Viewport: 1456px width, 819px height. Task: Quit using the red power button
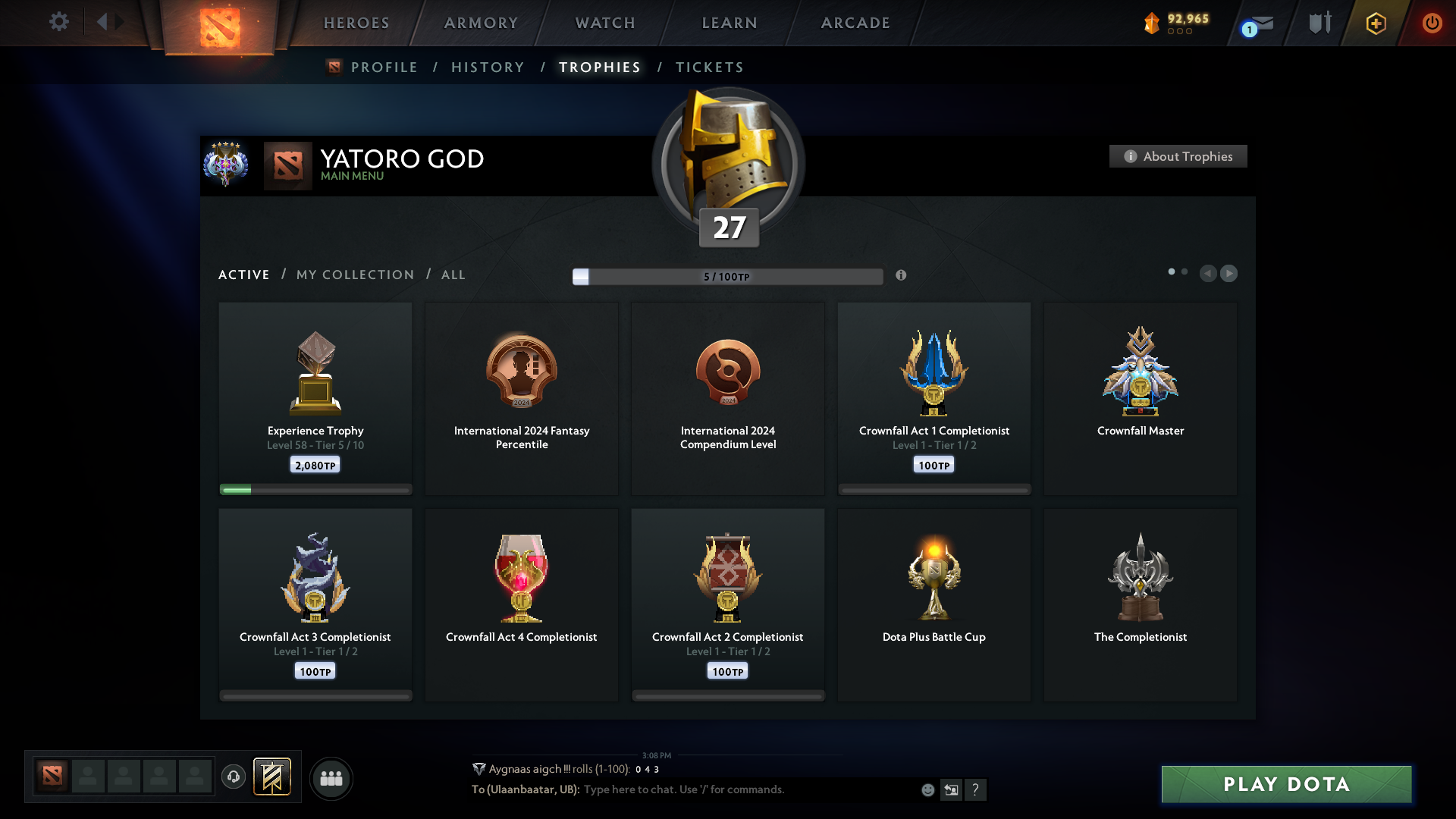coord(1432,23)
